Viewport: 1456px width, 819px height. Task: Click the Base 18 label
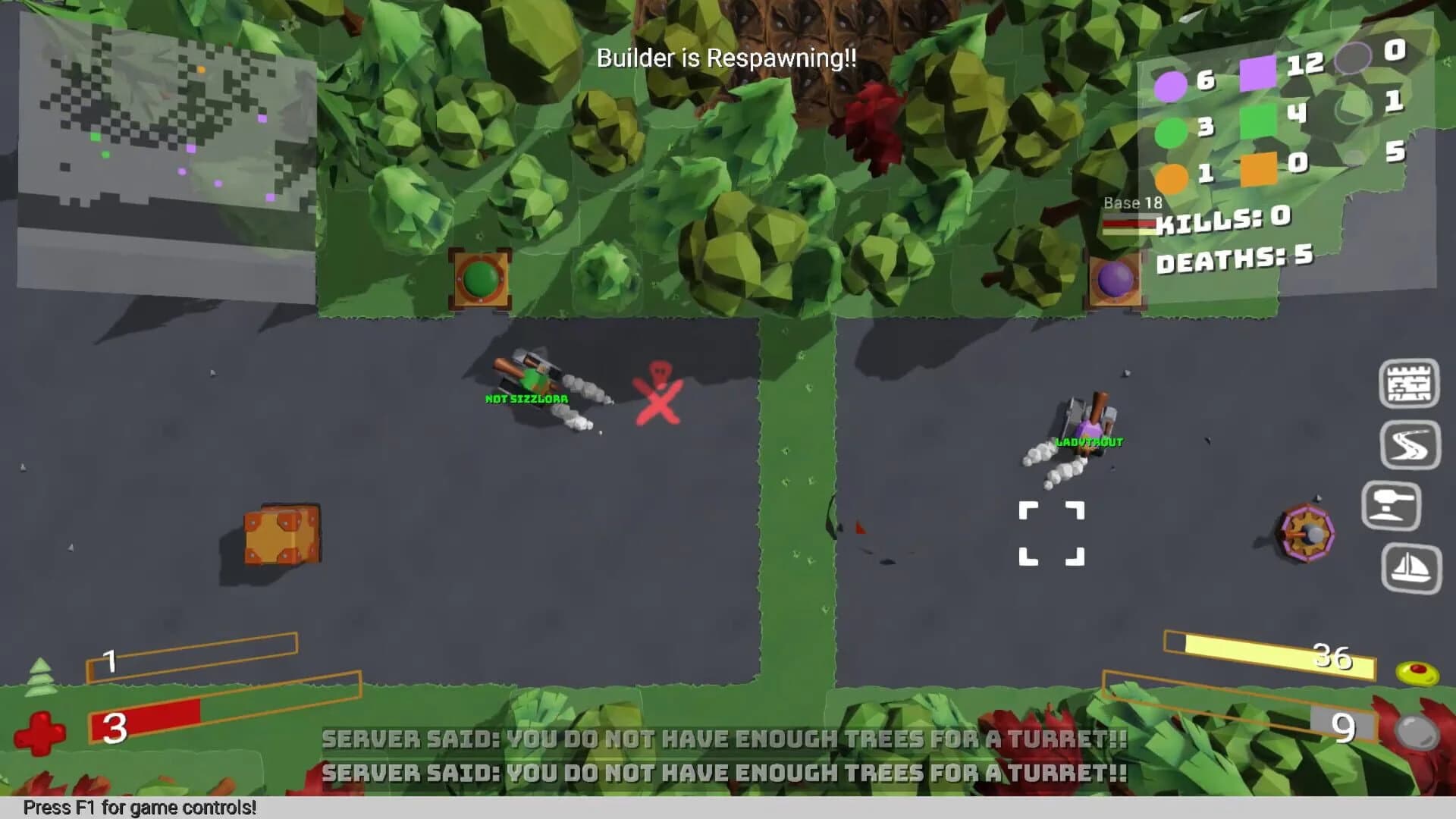tap(1134, 202)
